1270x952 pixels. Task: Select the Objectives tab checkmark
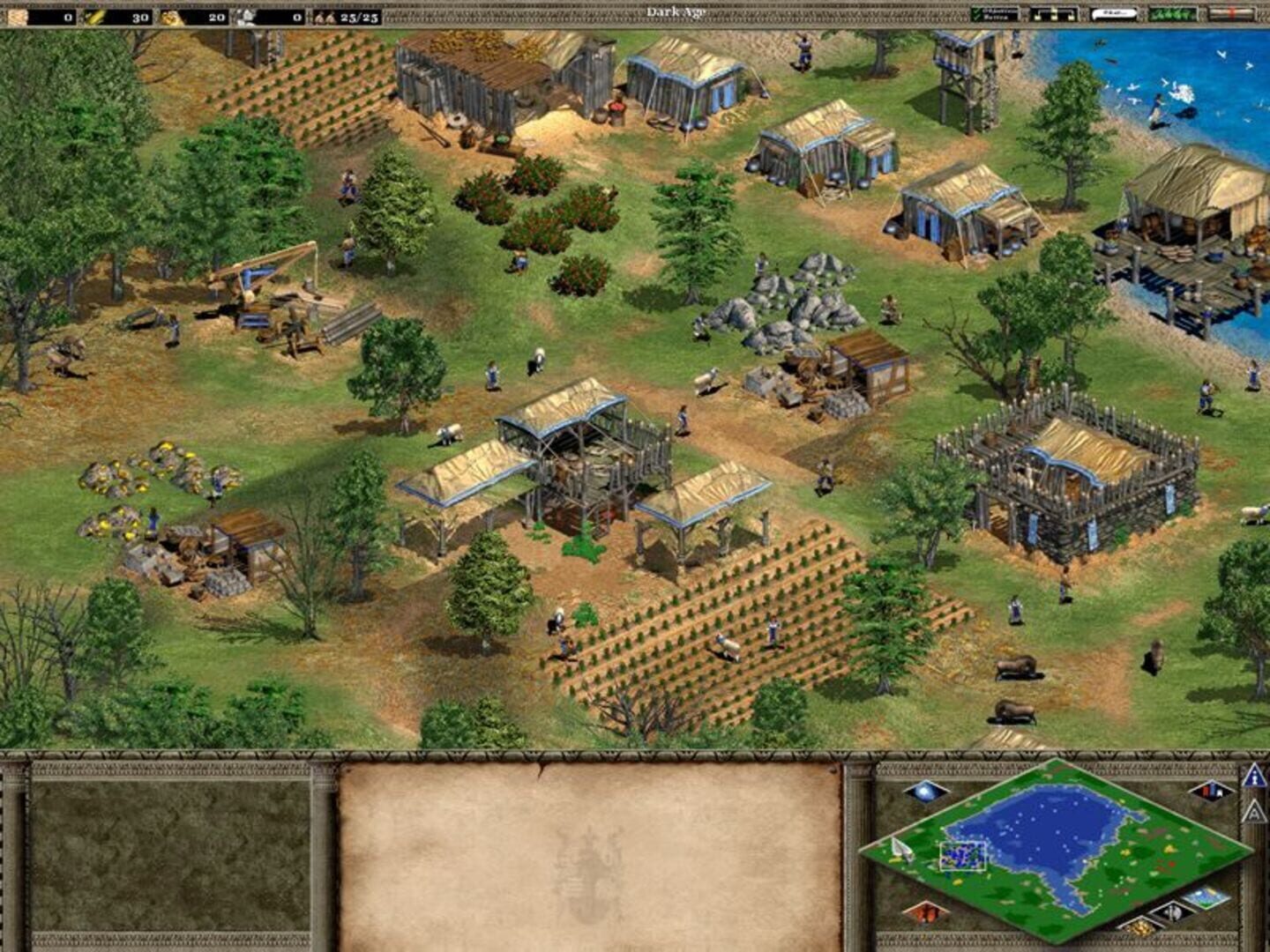point(976,9)
